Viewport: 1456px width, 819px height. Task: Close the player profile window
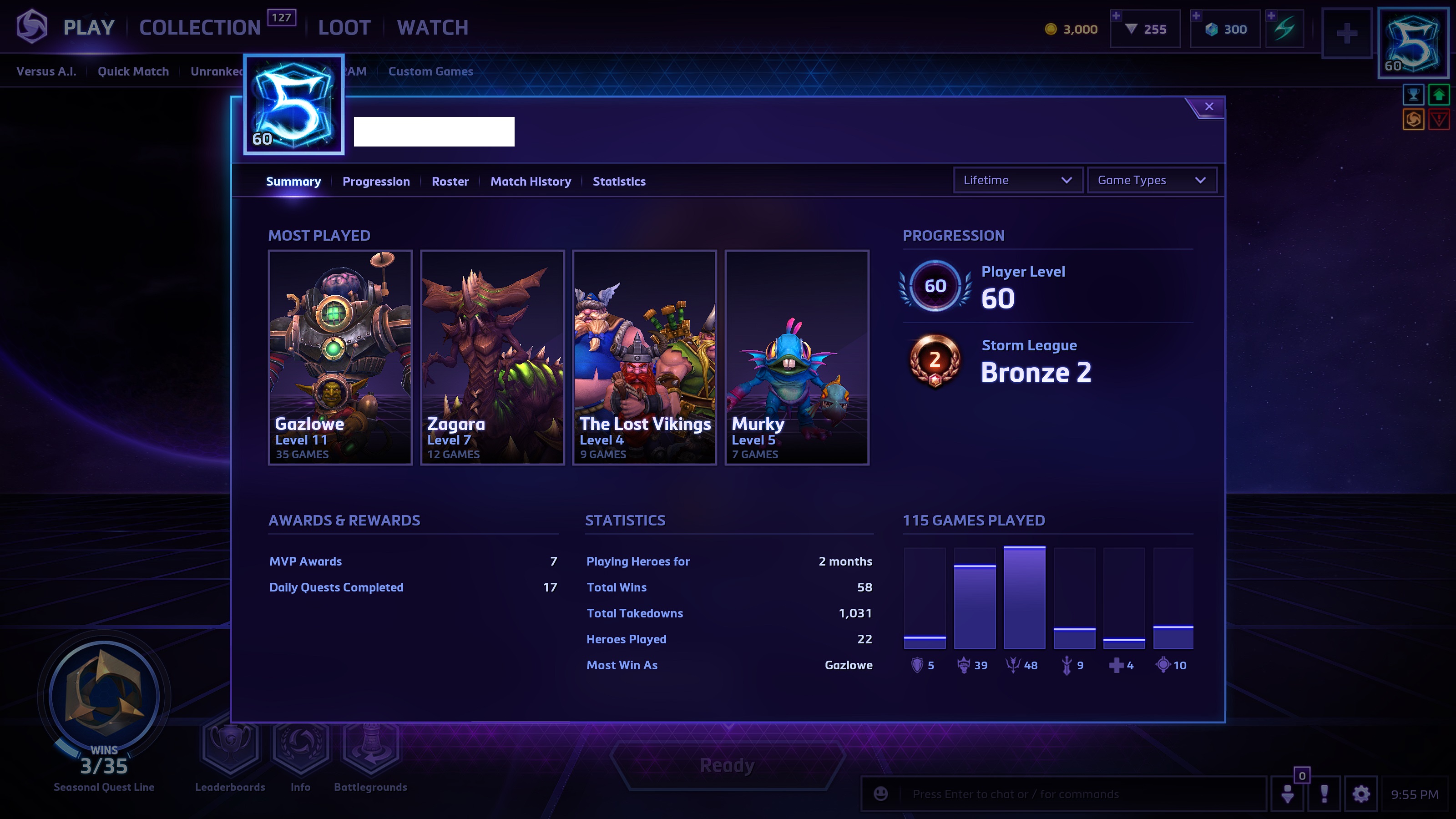(1208, 106)
